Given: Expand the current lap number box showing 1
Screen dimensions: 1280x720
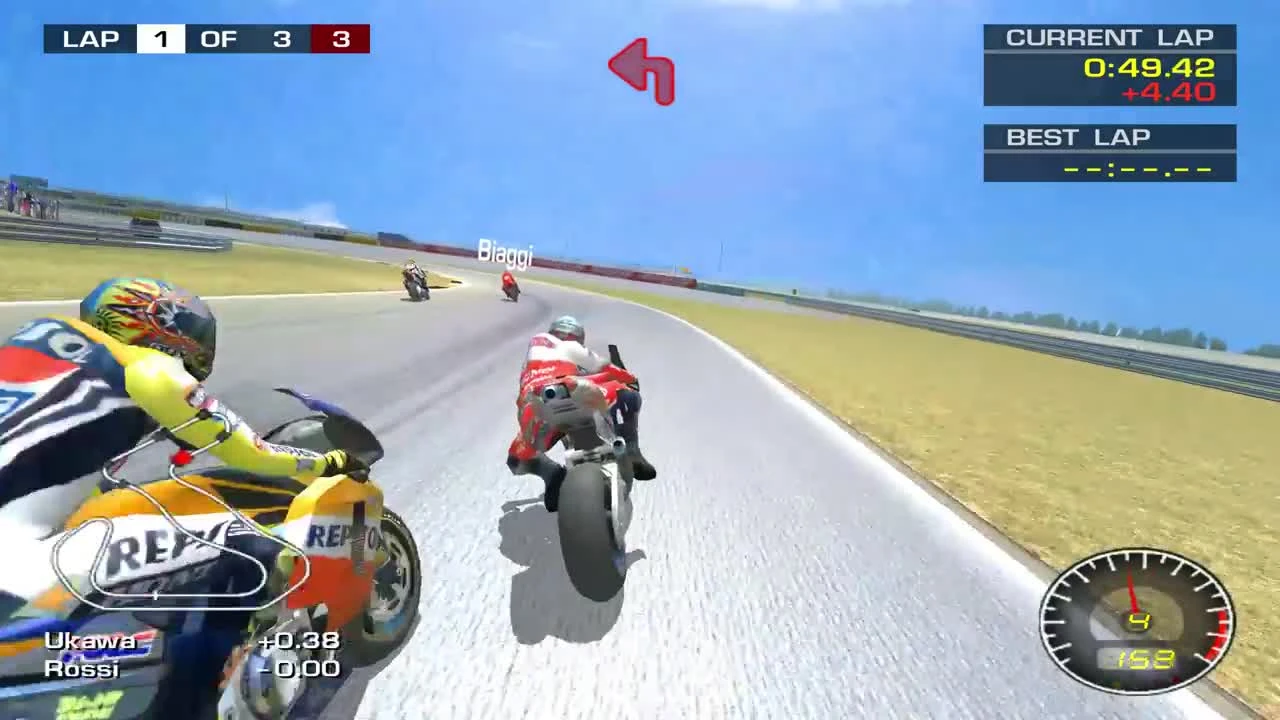Looking at the screenshot, I should [x=161, y=39].
